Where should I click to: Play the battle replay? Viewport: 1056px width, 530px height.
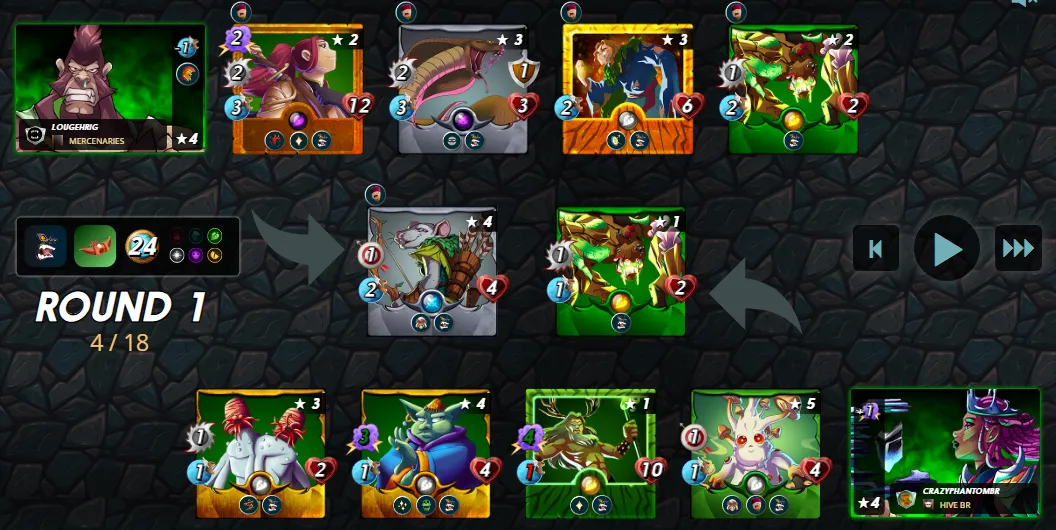coord(946,248)
